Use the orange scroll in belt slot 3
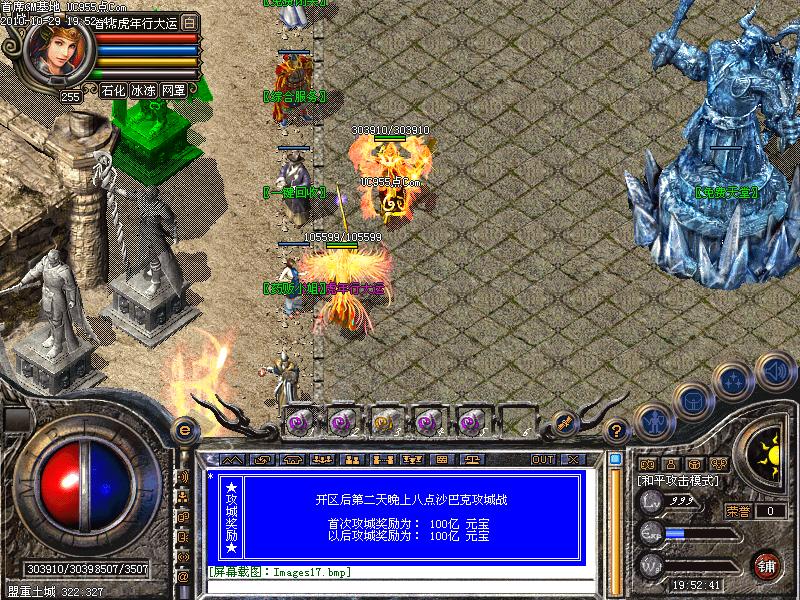The width and height of the screenshot is (800, 600). click(x=384, y=422)
